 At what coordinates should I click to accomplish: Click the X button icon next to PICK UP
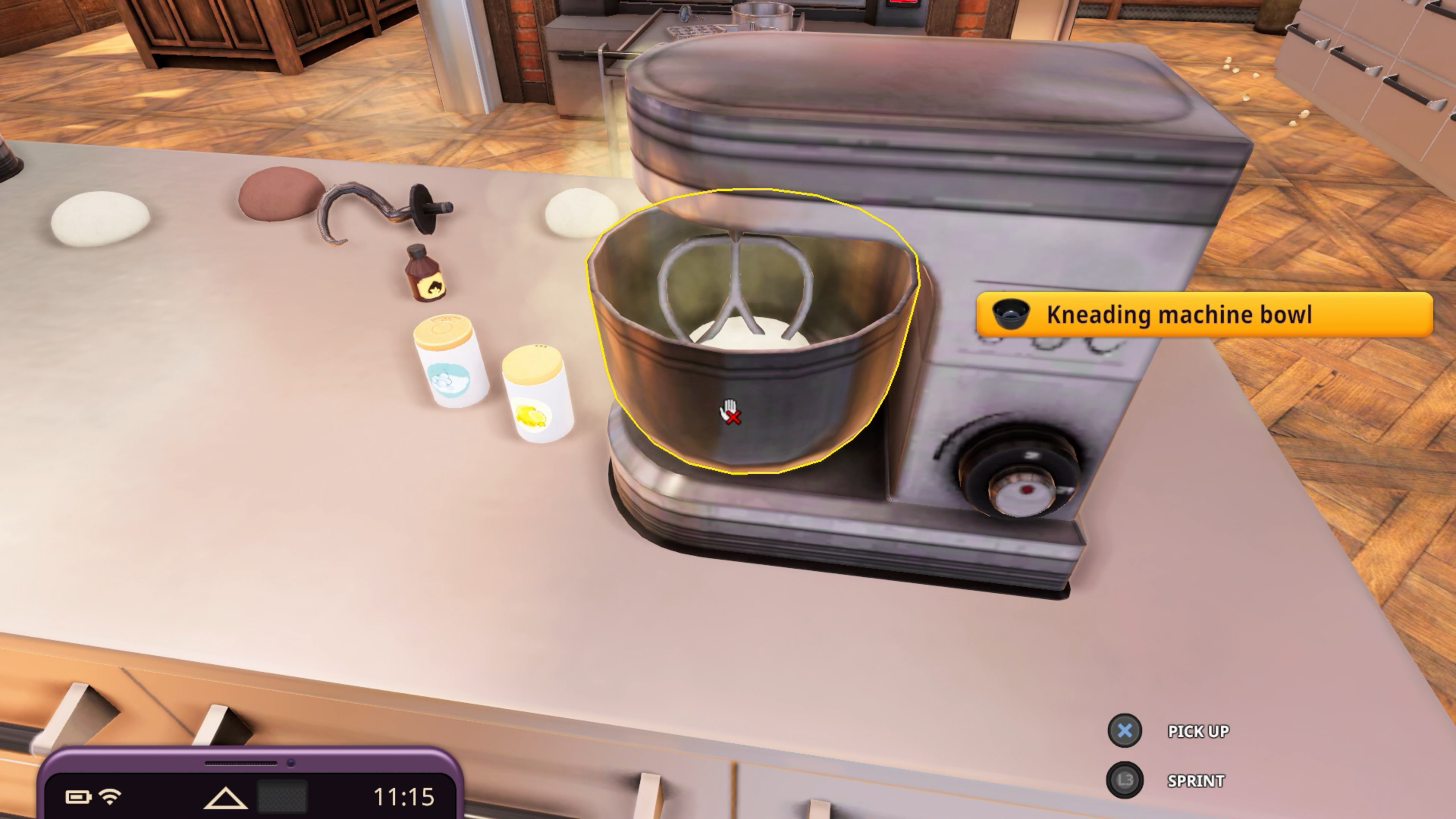point(1125,731)
